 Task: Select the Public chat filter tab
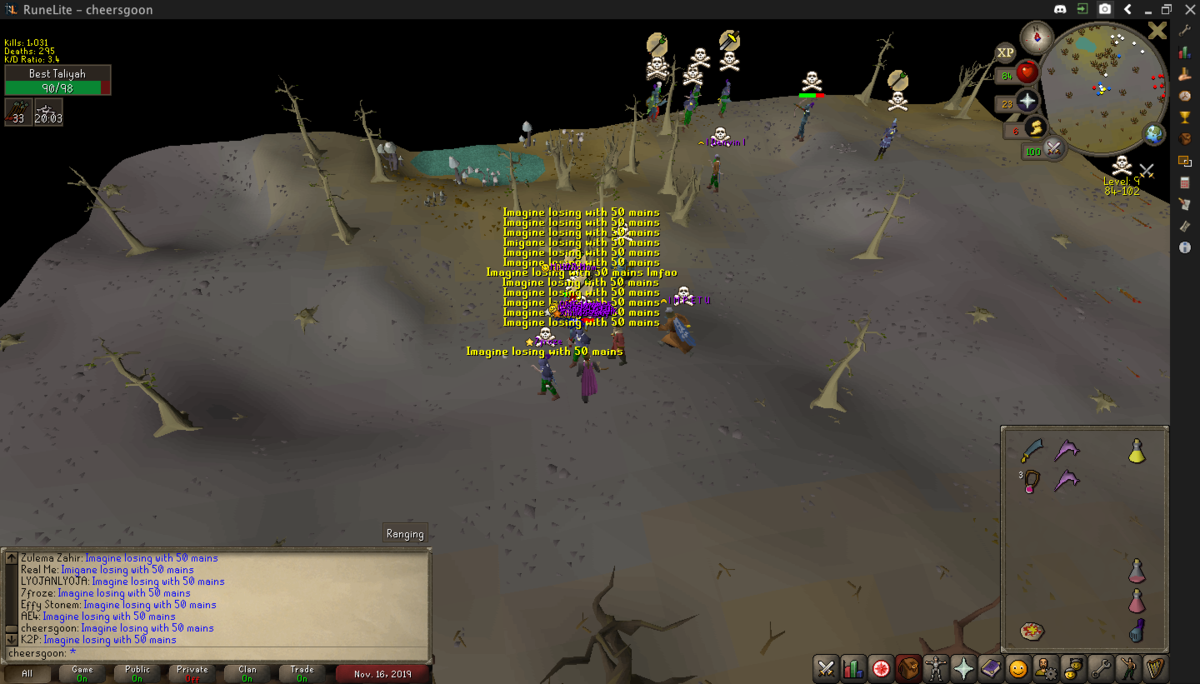(138, 673)
